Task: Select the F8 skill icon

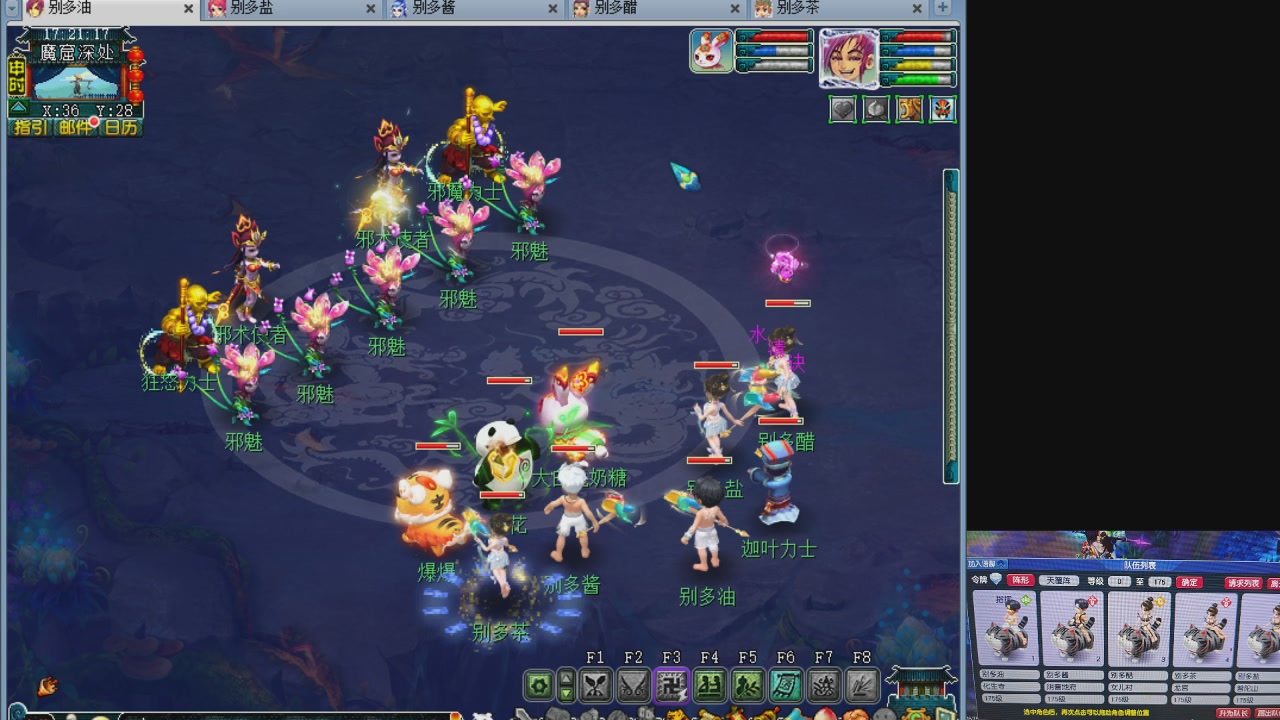Action: point(864,685)
